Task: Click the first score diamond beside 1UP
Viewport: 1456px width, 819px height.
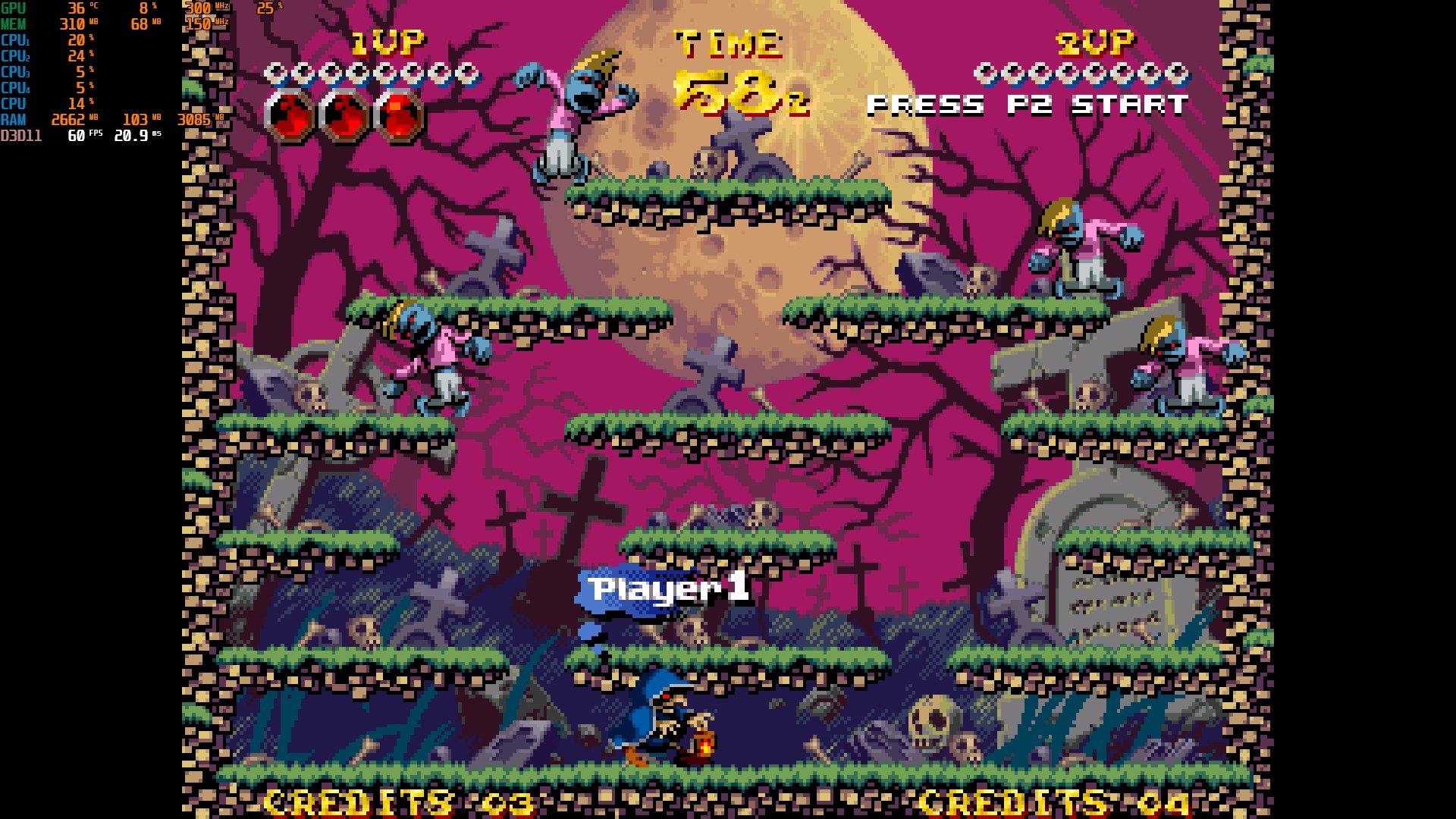Action: tap(275, 73)
